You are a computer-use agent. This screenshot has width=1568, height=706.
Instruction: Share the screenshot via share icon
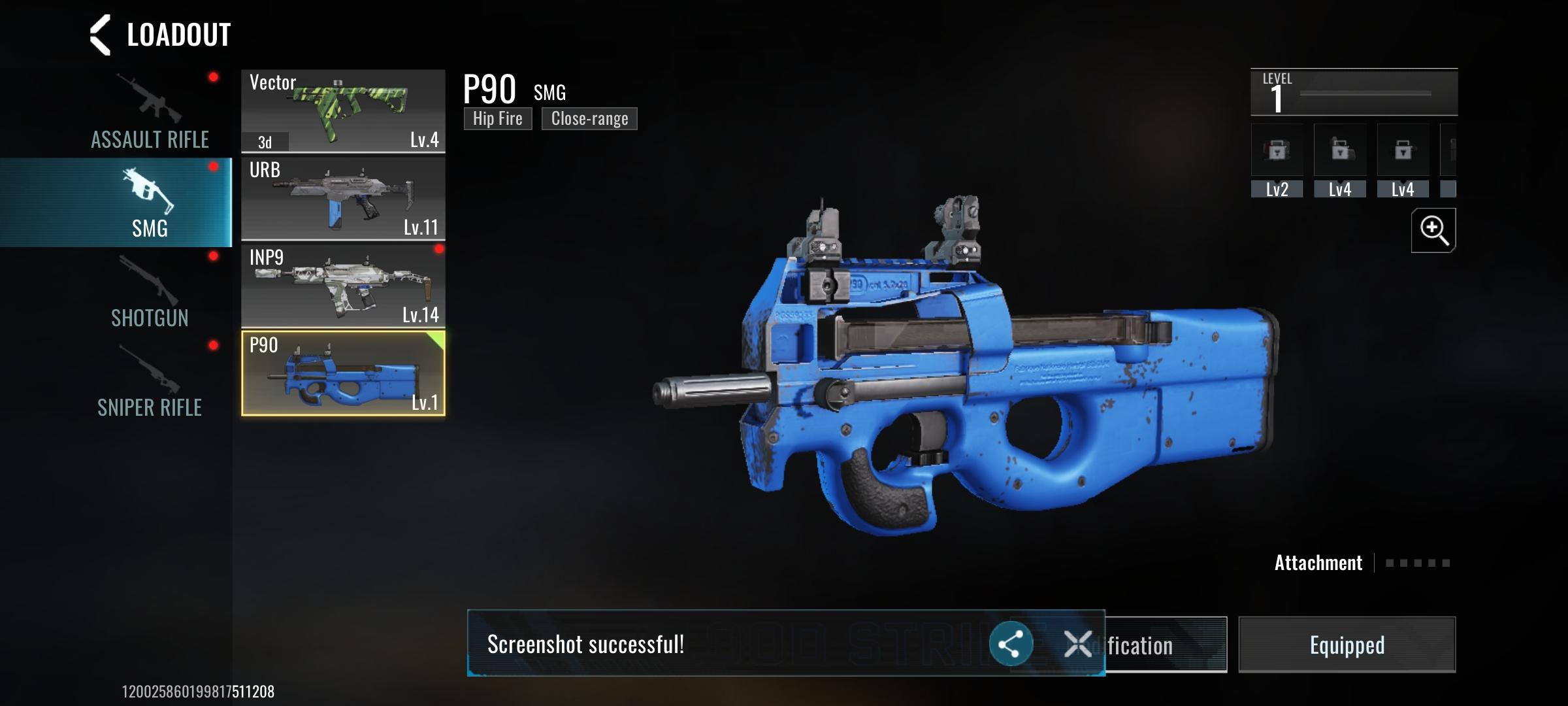(1011, 645)
